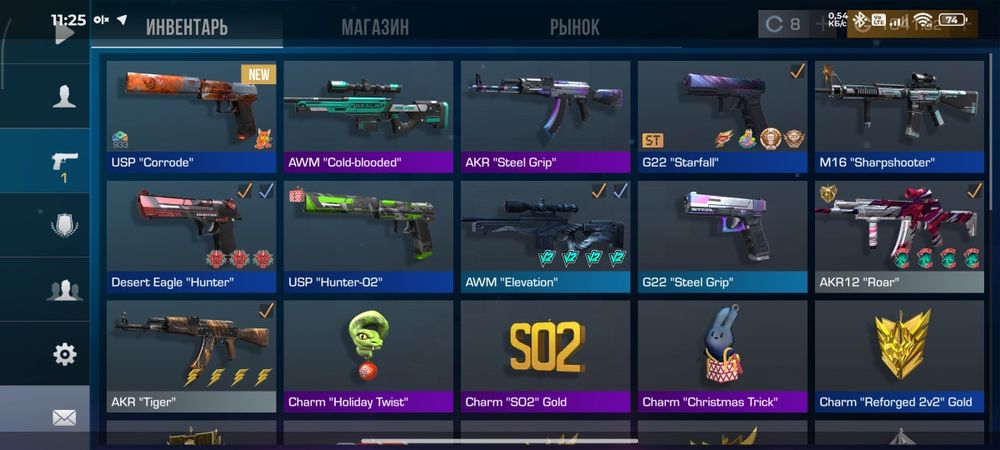Select the AKR "Tiger" rifle

point(191,356)
